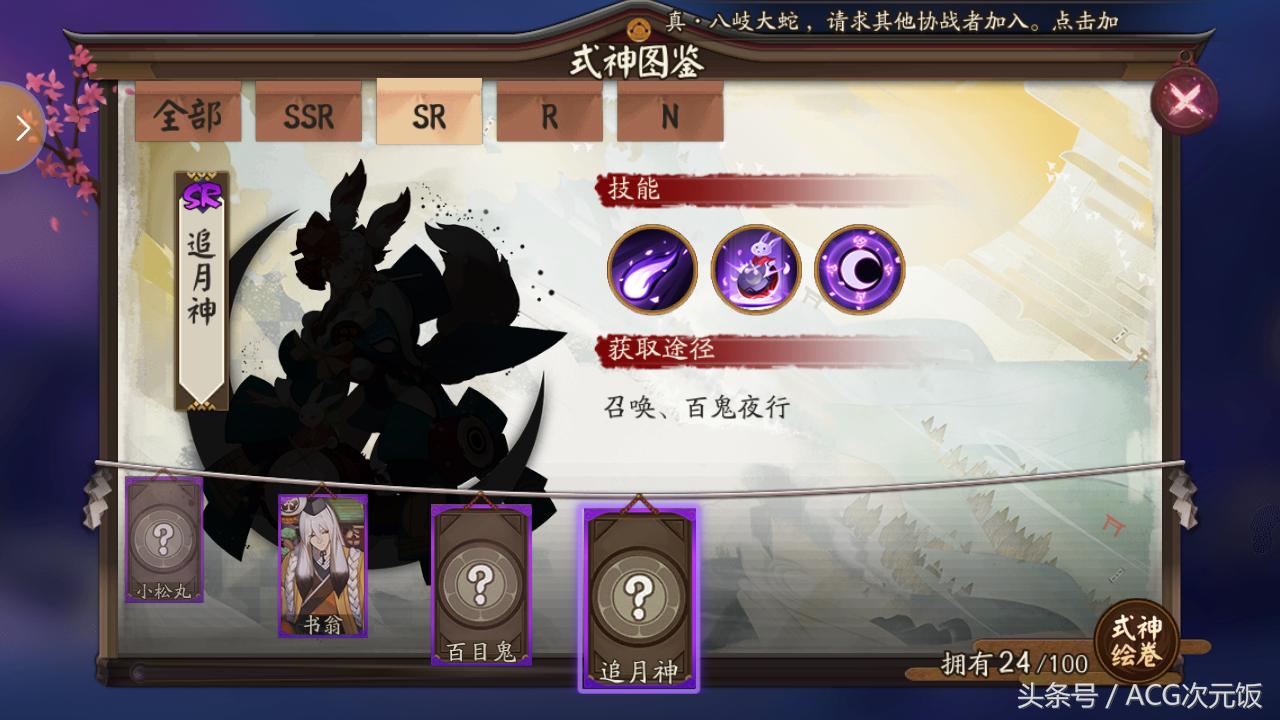Switch to the SSR tab
Image resolution: width=1280 pixels, height=720 pixels.
click(308, 118)
